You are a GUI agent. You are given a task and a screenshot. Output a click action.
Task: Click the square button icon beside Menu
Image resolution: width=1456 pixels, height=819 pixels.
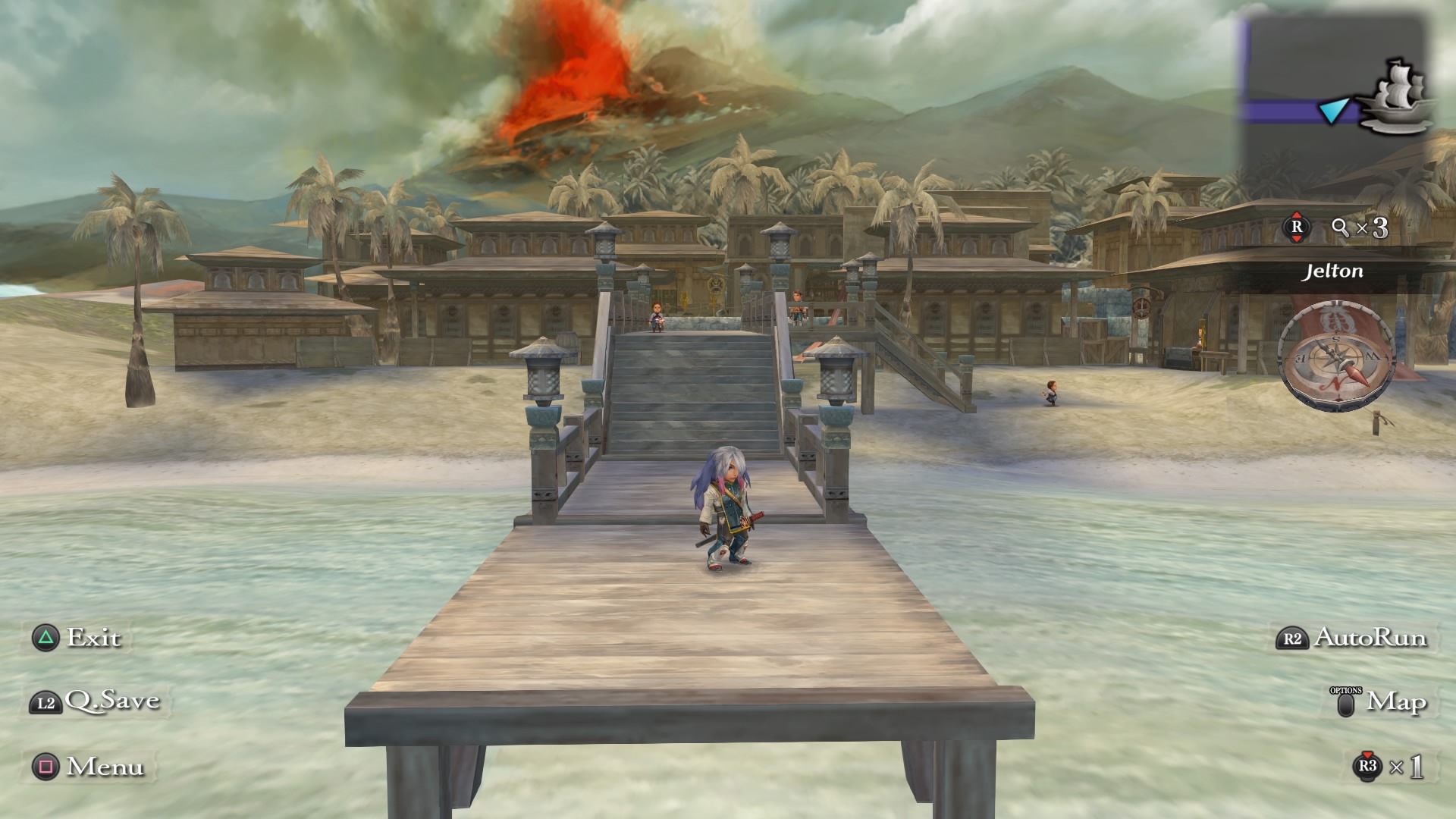(x=45, y=767)
